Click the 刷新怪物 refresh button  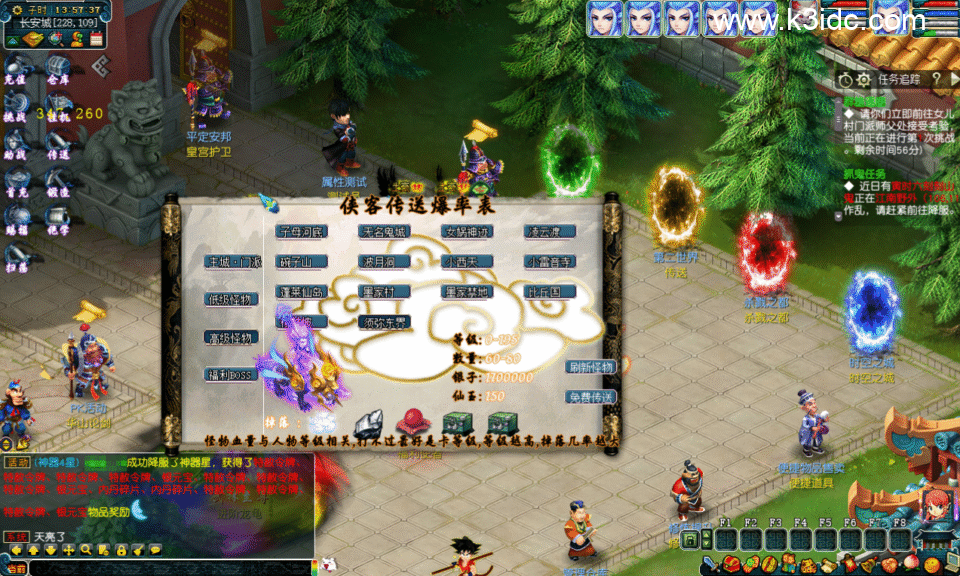590,367
